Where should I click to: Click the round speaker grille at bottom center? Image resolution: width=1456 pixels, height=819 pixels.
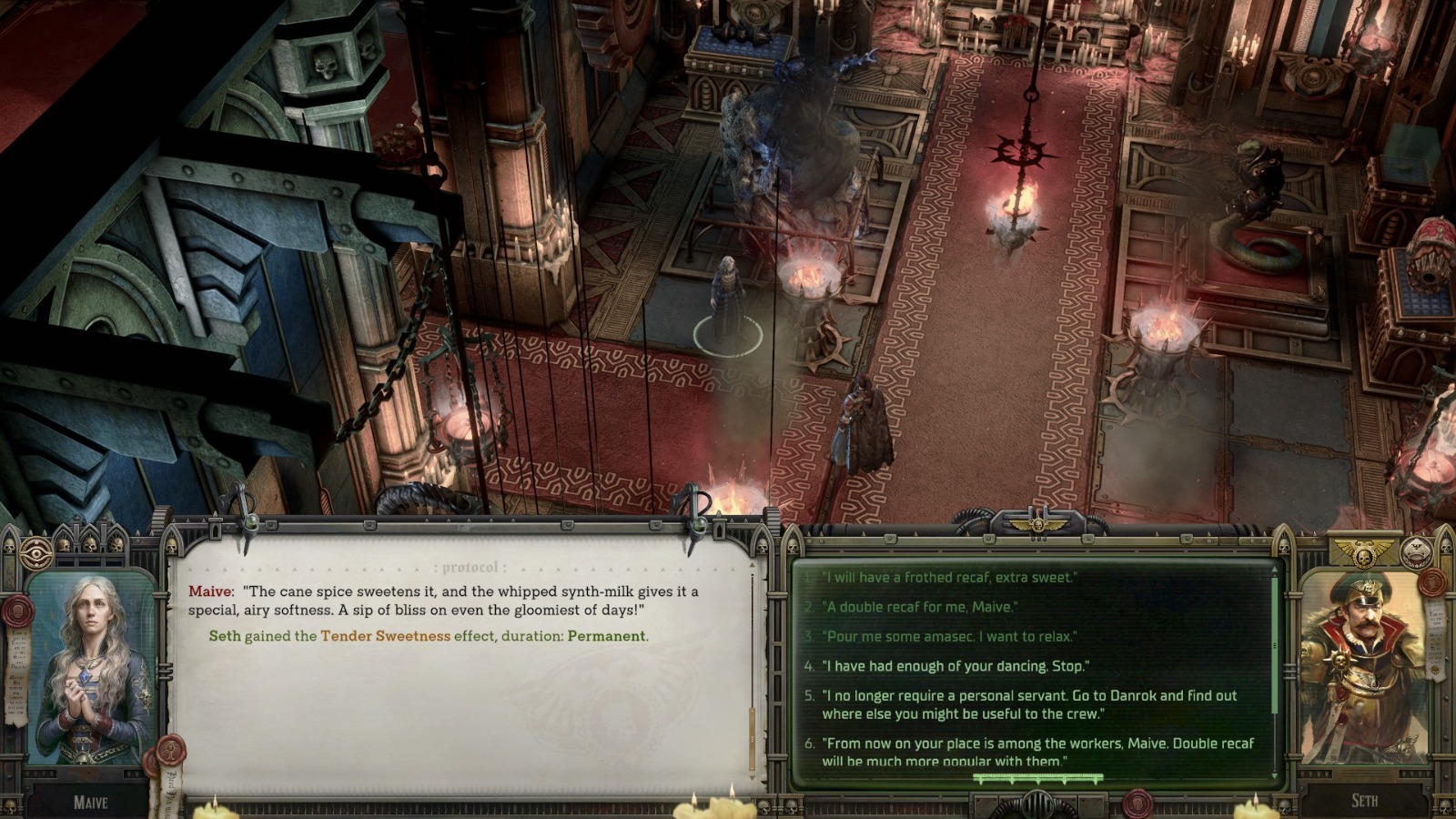point(1036,804)
